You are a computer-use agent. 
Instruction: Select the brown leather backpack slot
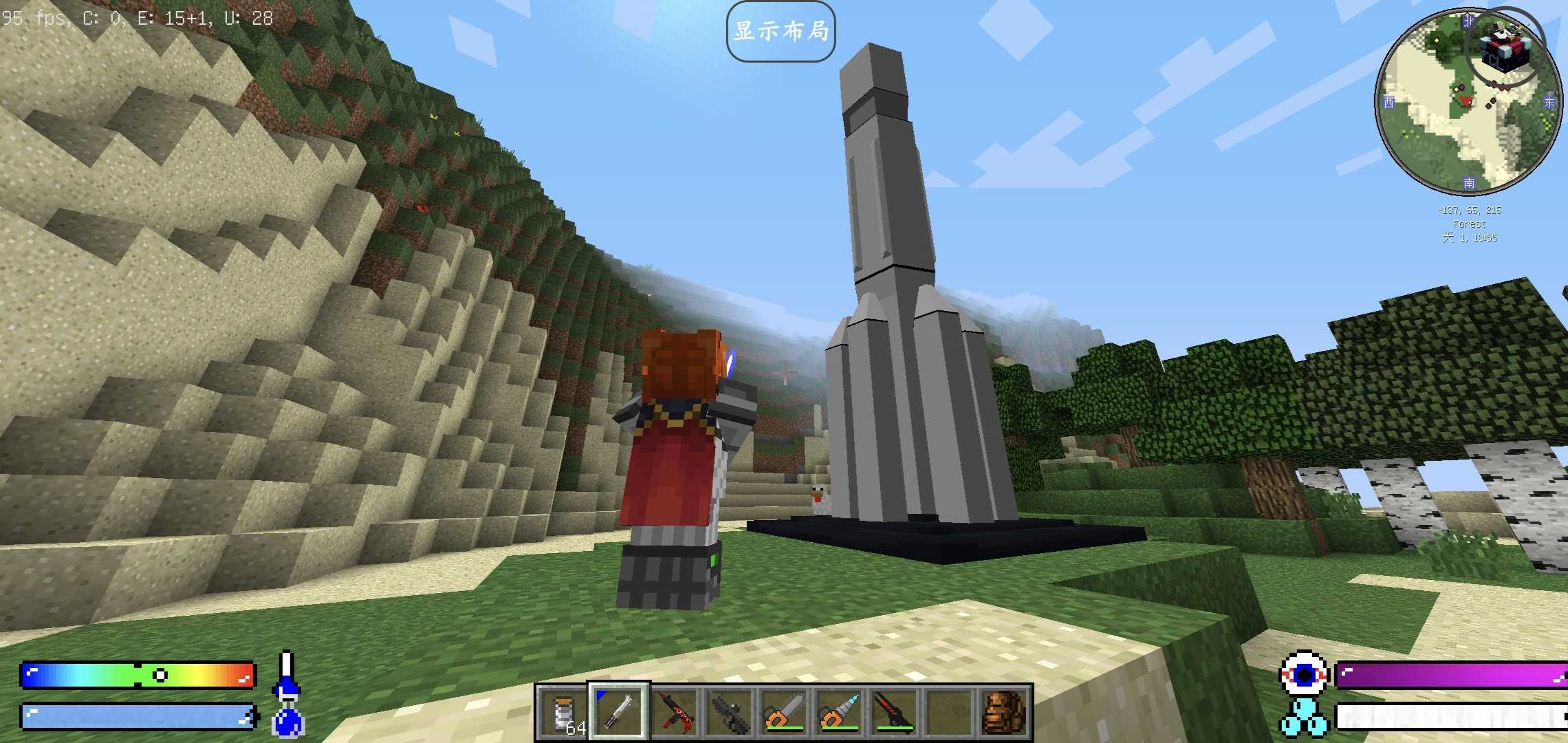1003,712
